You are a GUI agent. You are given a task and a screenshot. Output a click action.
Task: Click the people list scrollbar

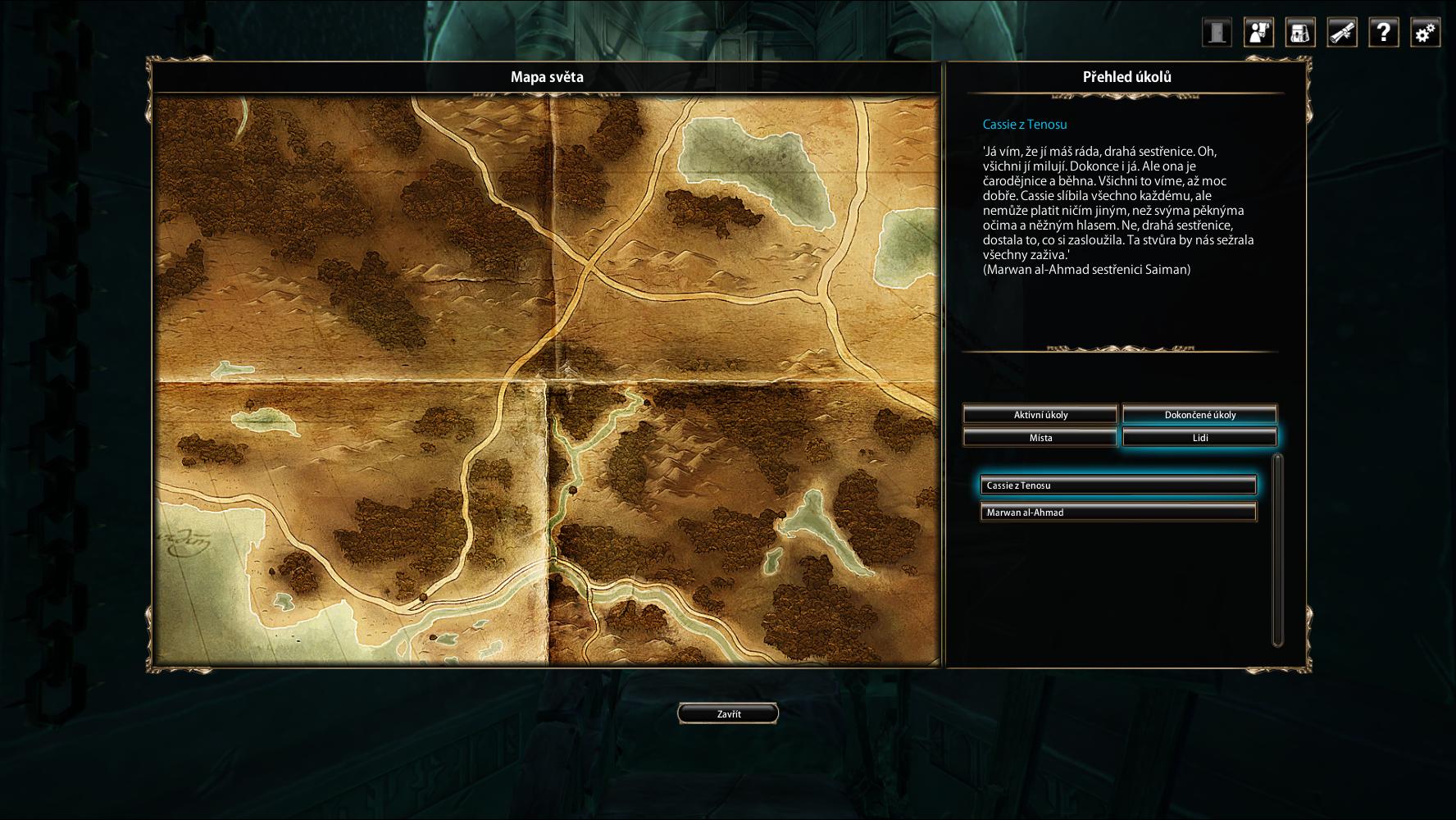pos(1277,549)
